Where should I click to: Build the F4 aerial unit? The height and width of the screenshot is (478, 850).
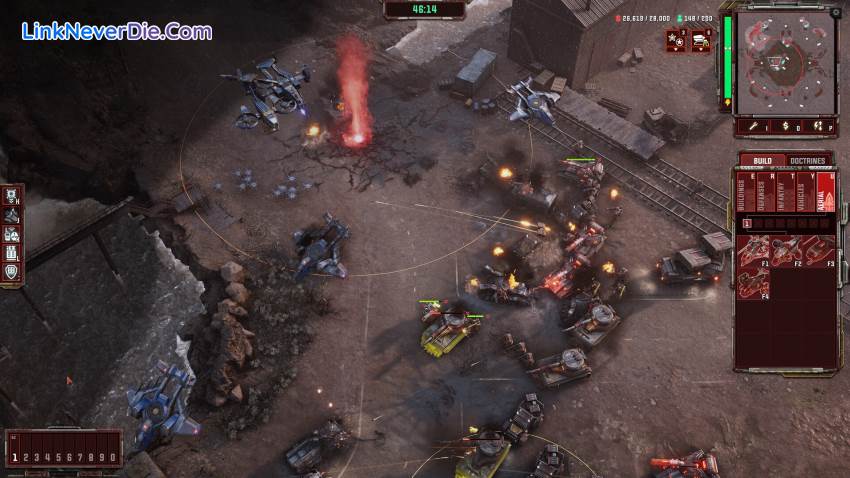[x=755, y=282]
